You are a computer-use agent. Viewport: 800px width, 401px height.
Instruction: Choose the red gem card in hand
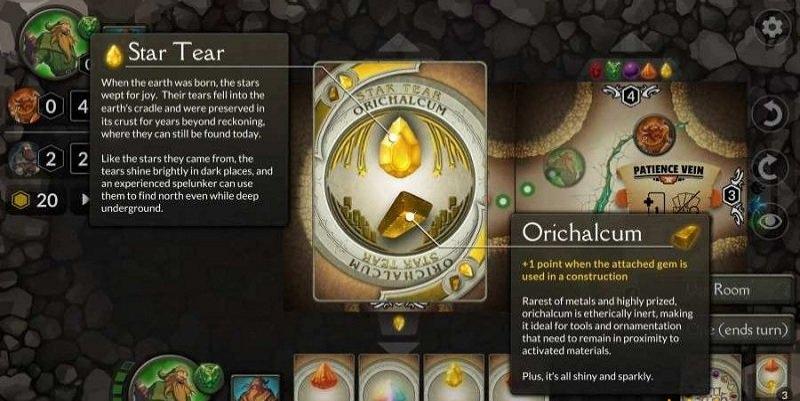click(x=324, y=380)
